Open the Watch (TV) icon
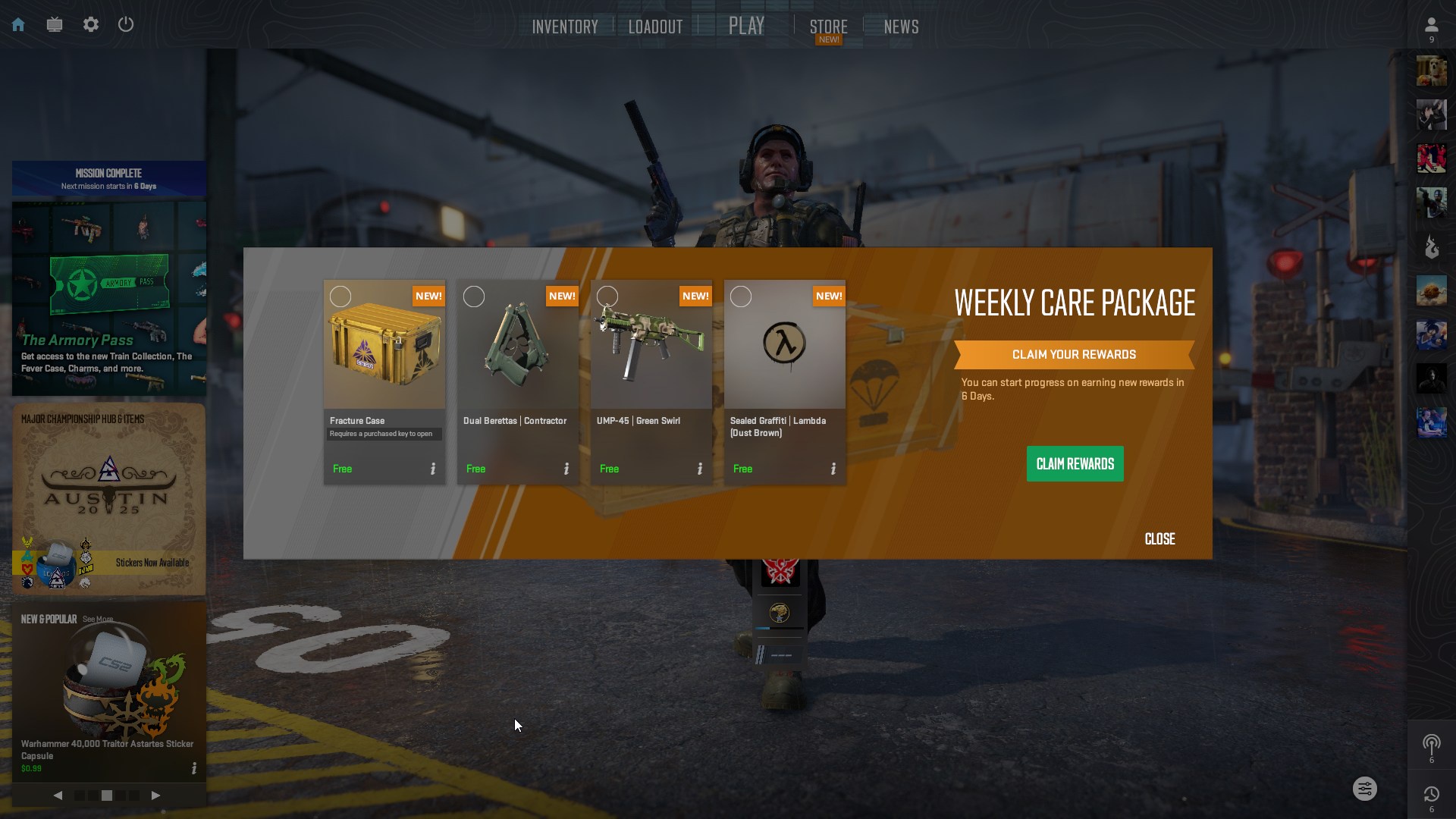Screen dimensions: 1456x819 point(54,24)
